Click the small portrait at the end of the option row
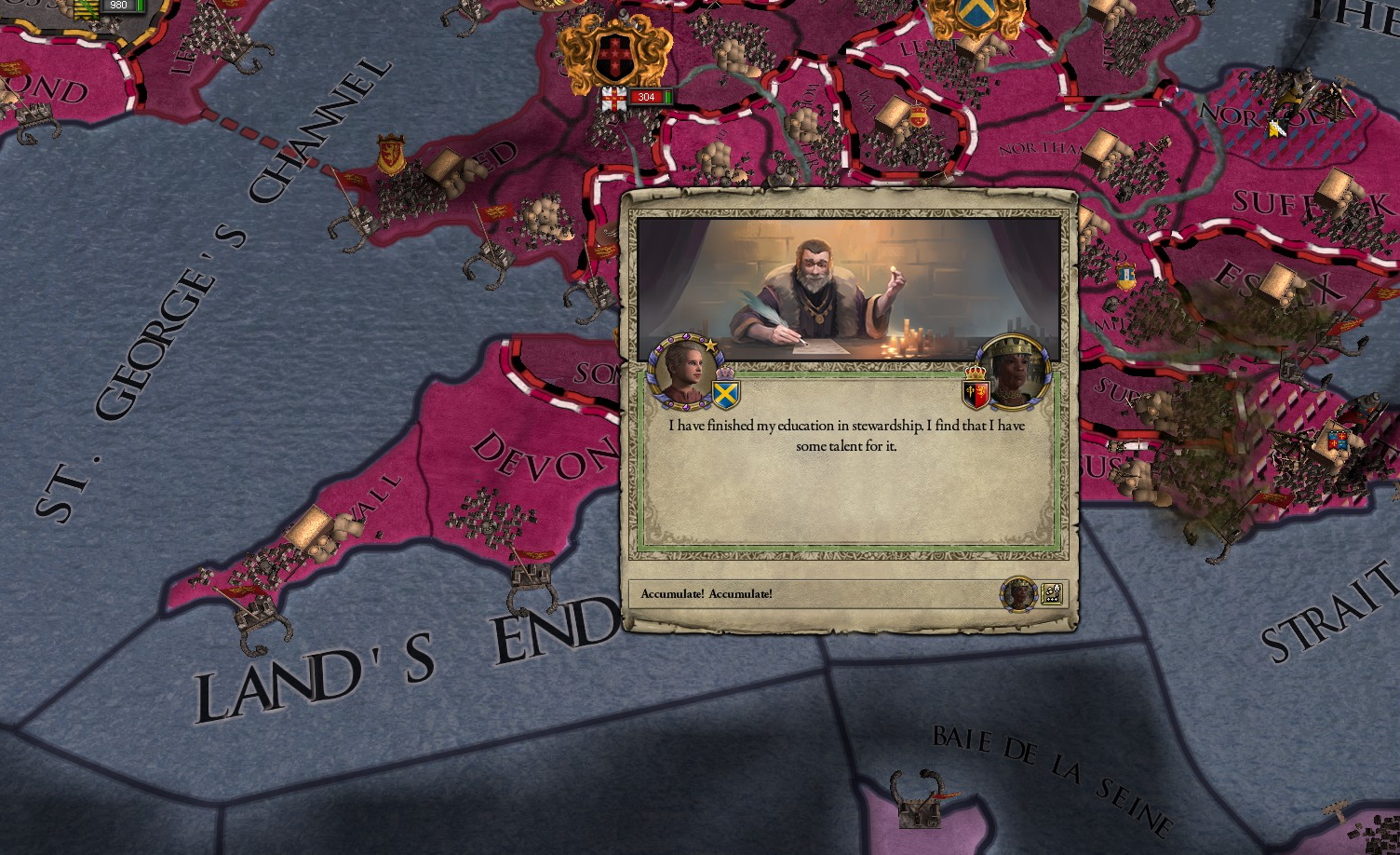This screenshot has width=1400, height=855. point(1017,593)
